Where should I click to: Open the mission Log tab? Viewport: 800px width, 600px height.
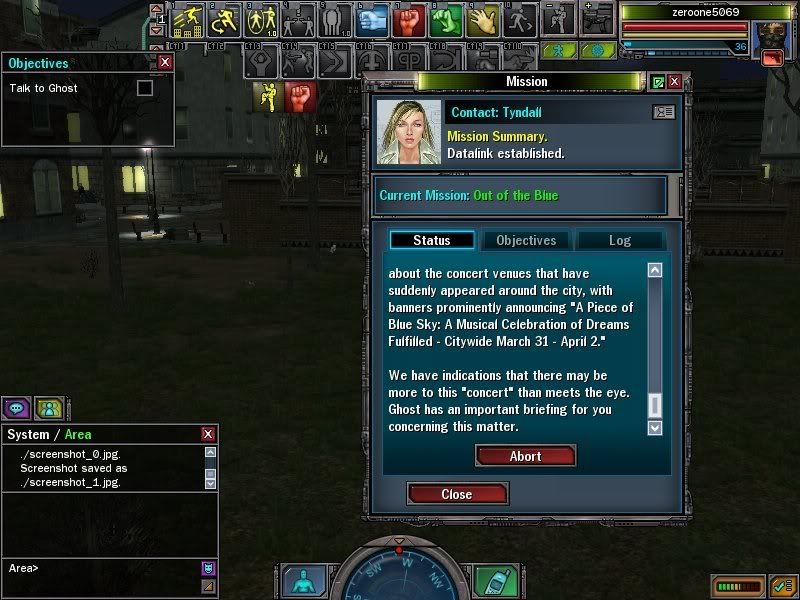619,240
